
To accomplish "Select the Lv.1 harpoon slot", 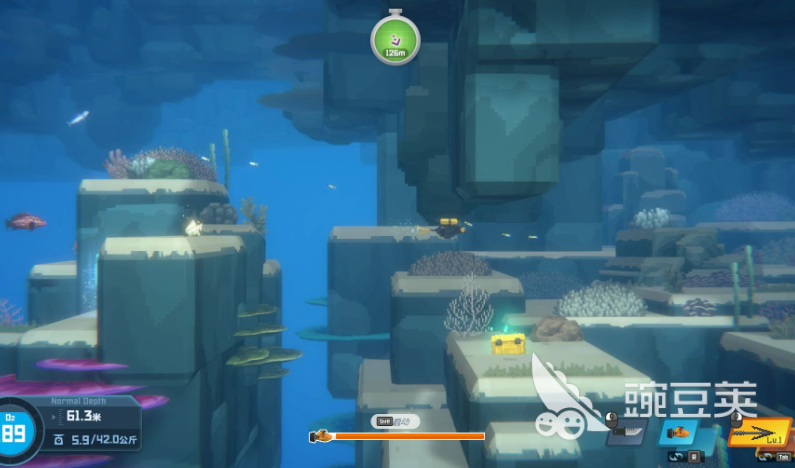I will click(759, 432).
